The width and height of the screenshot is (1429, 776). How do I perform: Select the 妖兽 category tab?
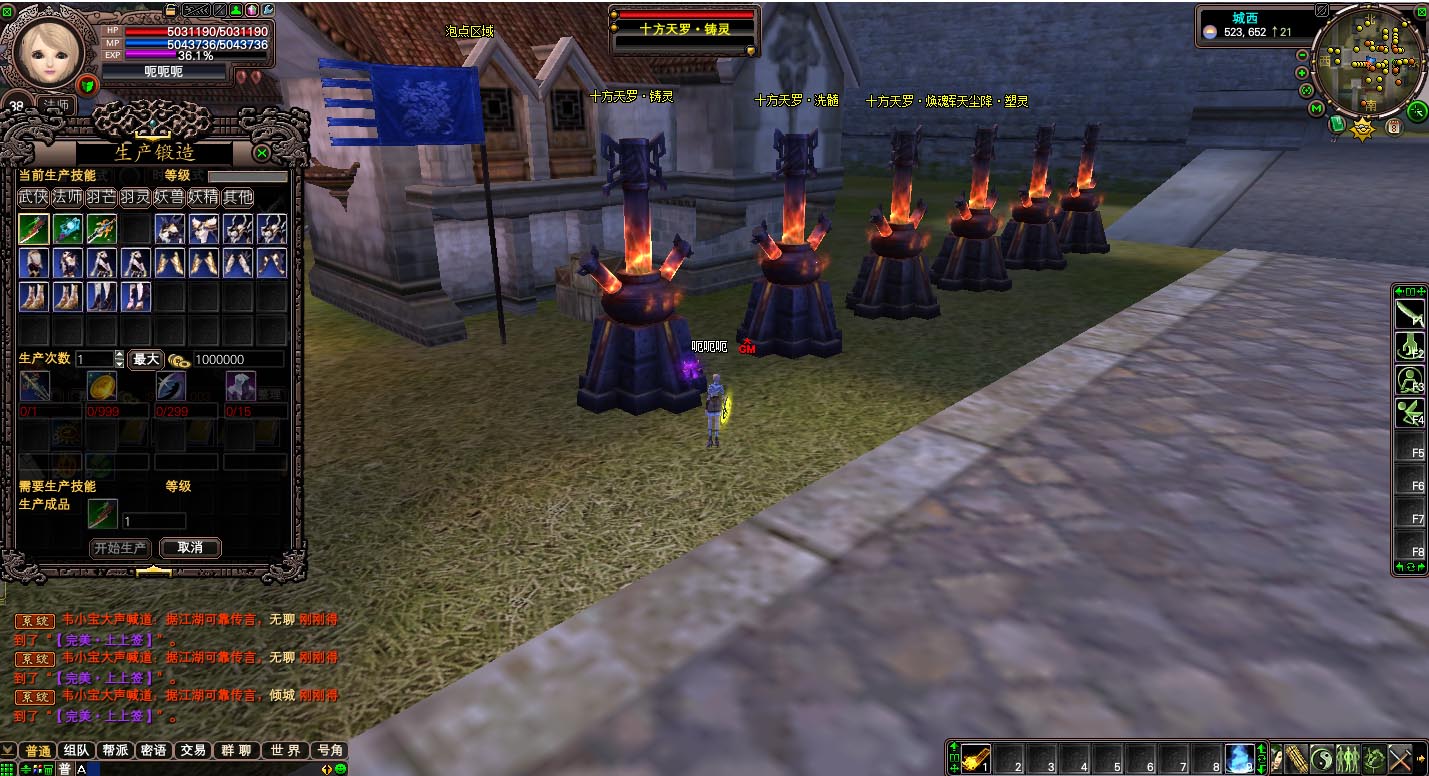169,197
